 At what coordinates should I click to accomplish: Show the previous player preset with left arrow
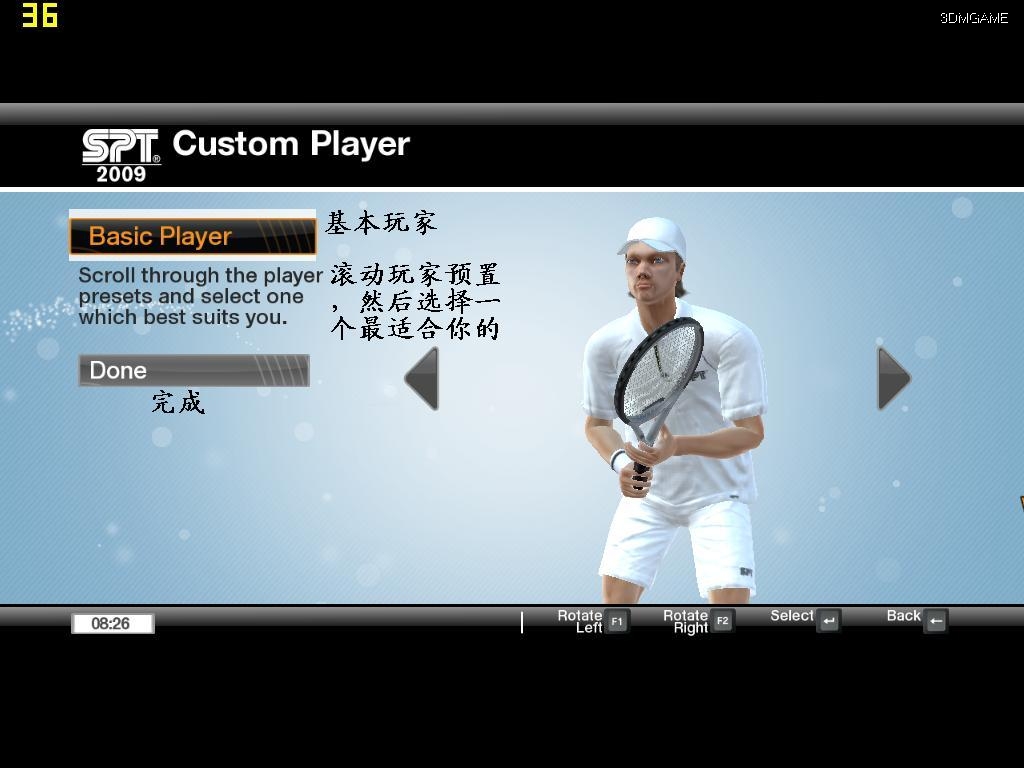click(x=423, y=378)
